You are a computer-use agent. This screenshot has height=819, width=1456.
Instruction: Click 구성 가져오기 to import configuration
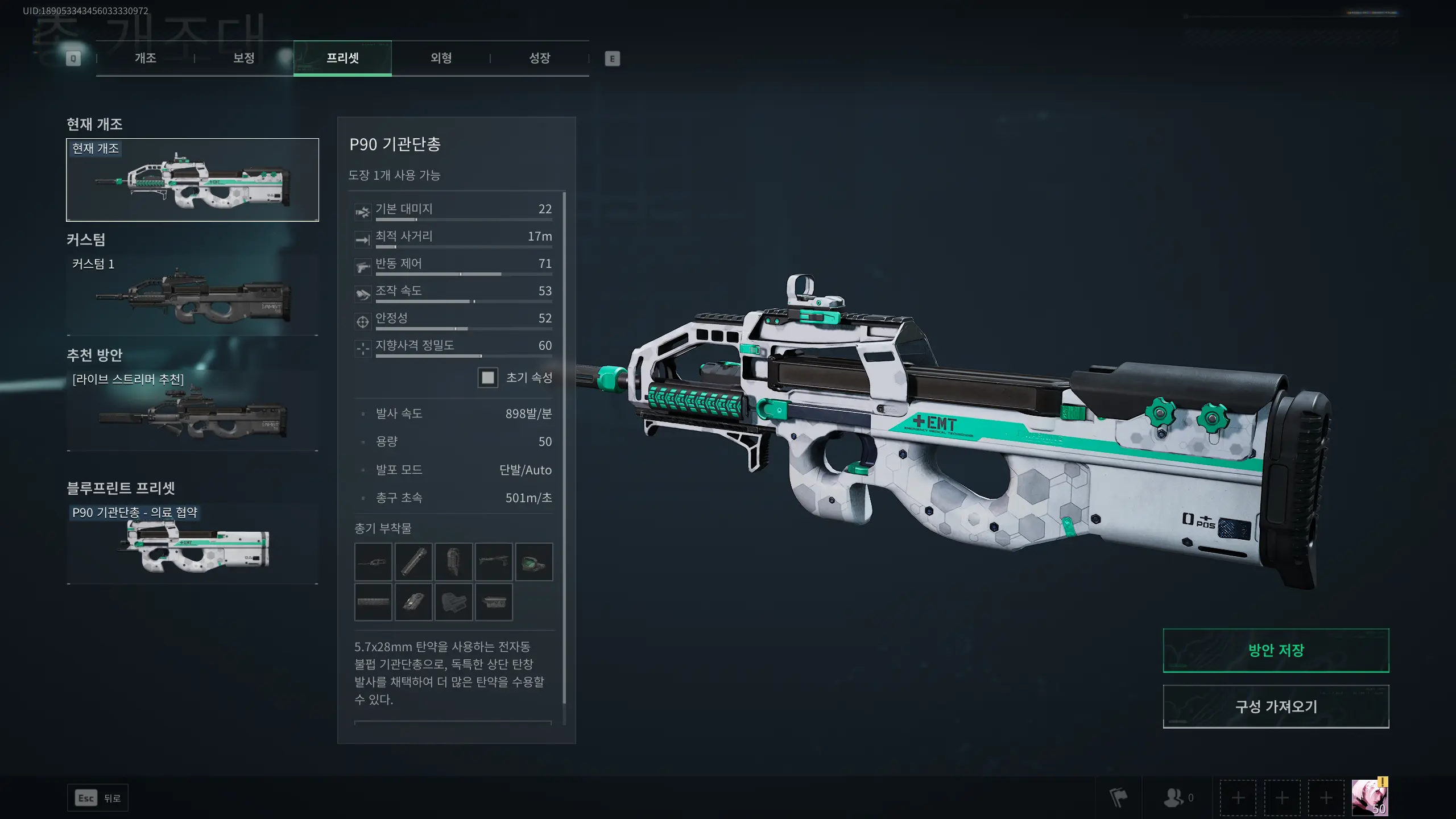point(1276,706)
